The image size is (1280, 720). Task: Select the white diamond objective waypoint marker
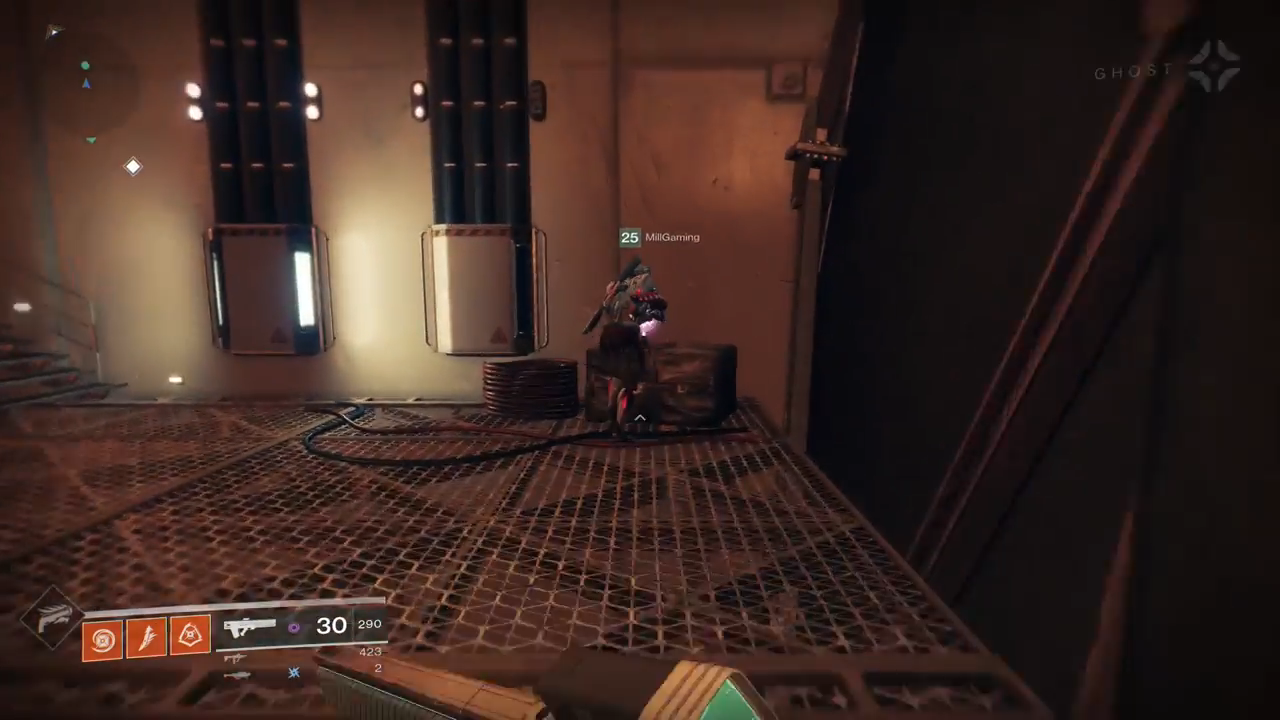tap(133, 167)
